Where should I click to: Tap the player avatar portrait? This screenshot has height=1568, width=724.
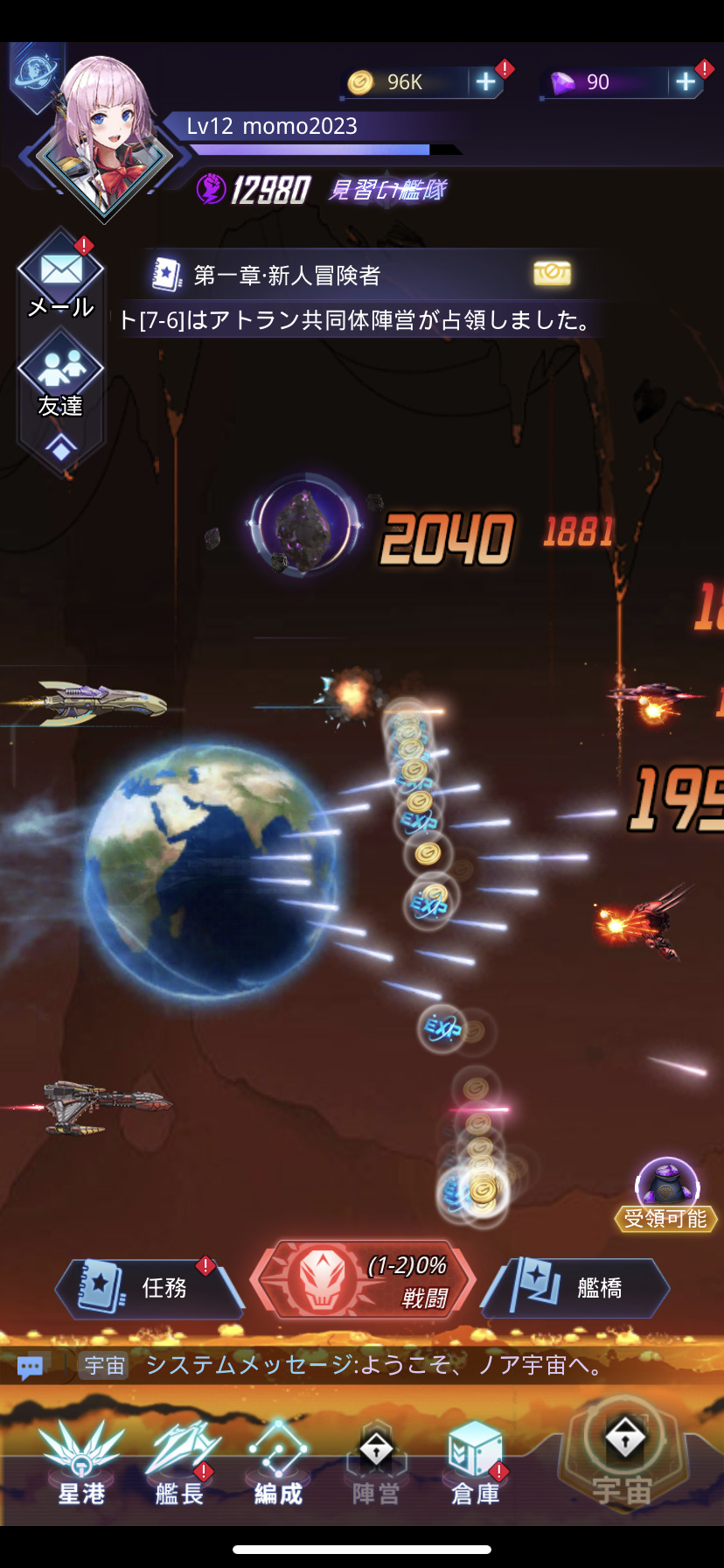104,136
